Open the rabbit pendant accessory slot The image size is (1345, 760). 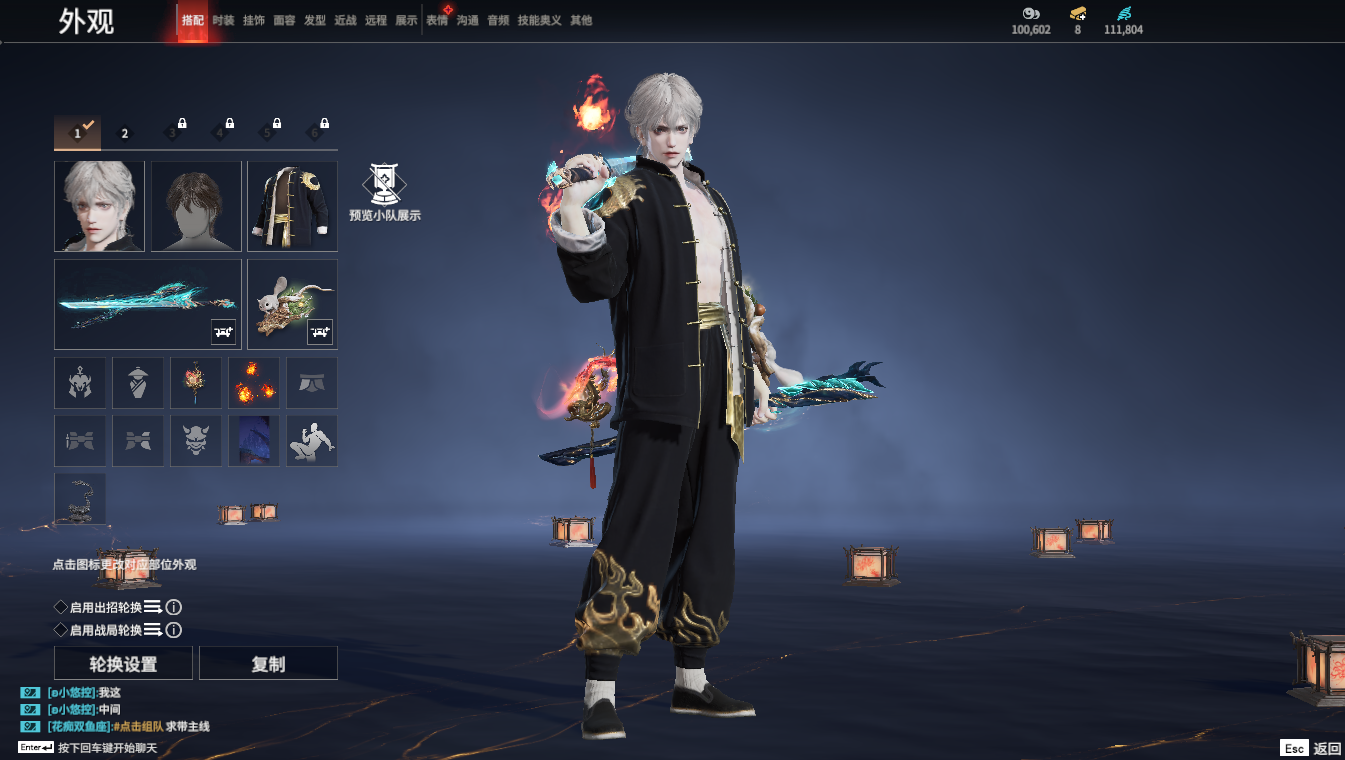292,304
